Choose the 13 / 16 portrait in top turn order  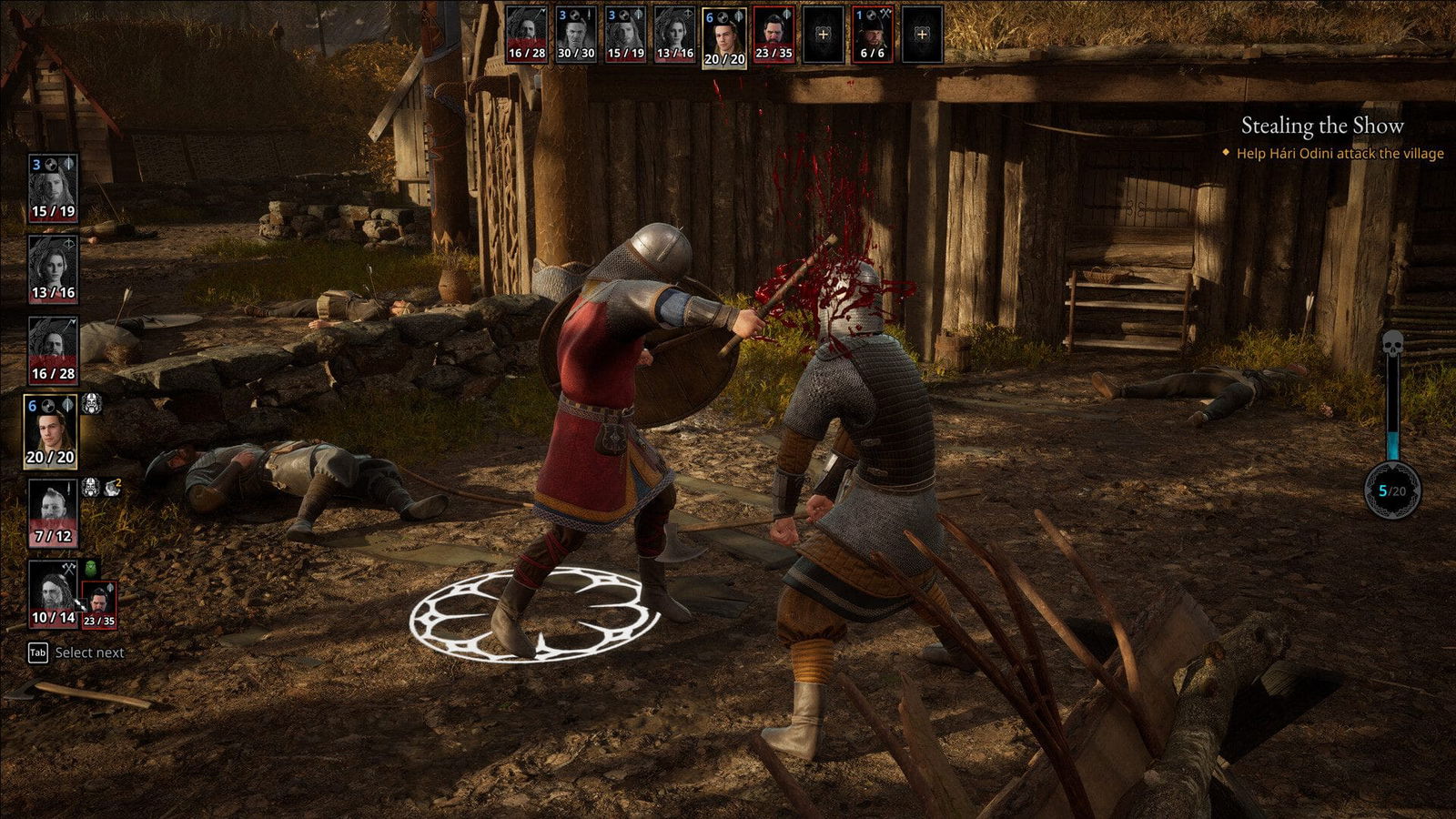(674, 35)
